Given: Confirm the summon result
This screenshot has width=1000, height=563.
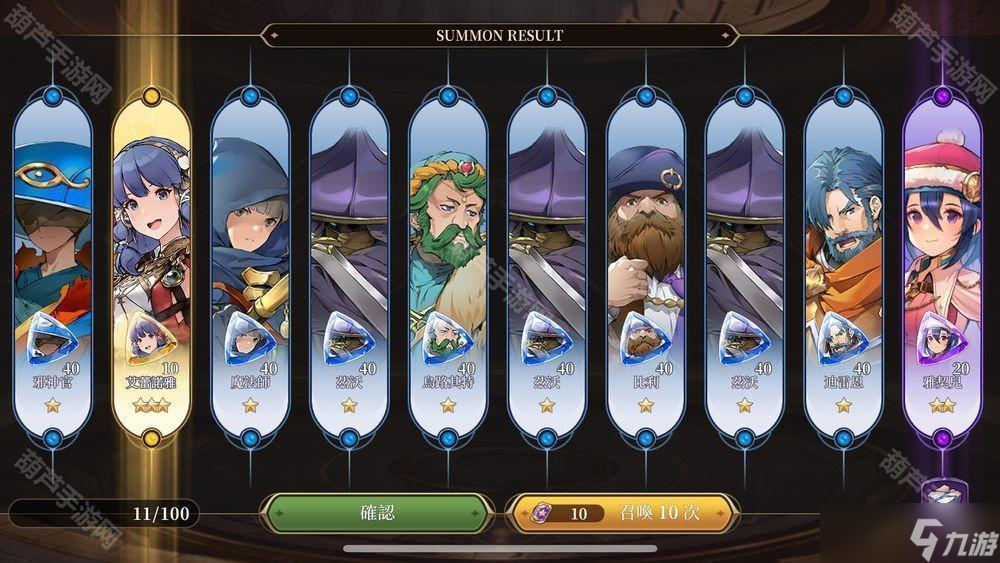Looking at the screenshot, I should click(x=377, y=513).
